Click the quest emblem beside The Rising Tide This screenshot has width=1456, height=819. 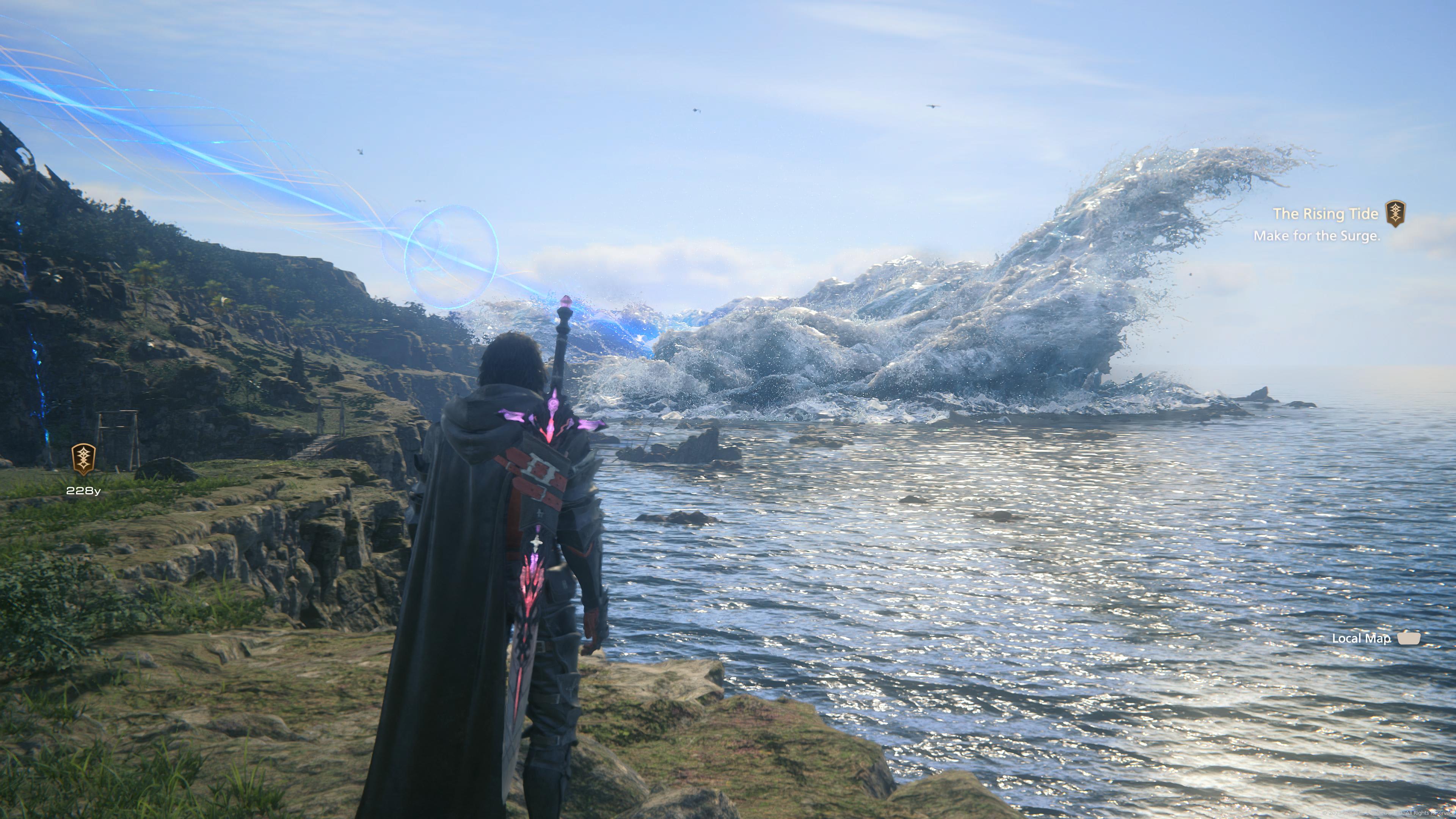pyautogui.click(x=1395, y=213)
